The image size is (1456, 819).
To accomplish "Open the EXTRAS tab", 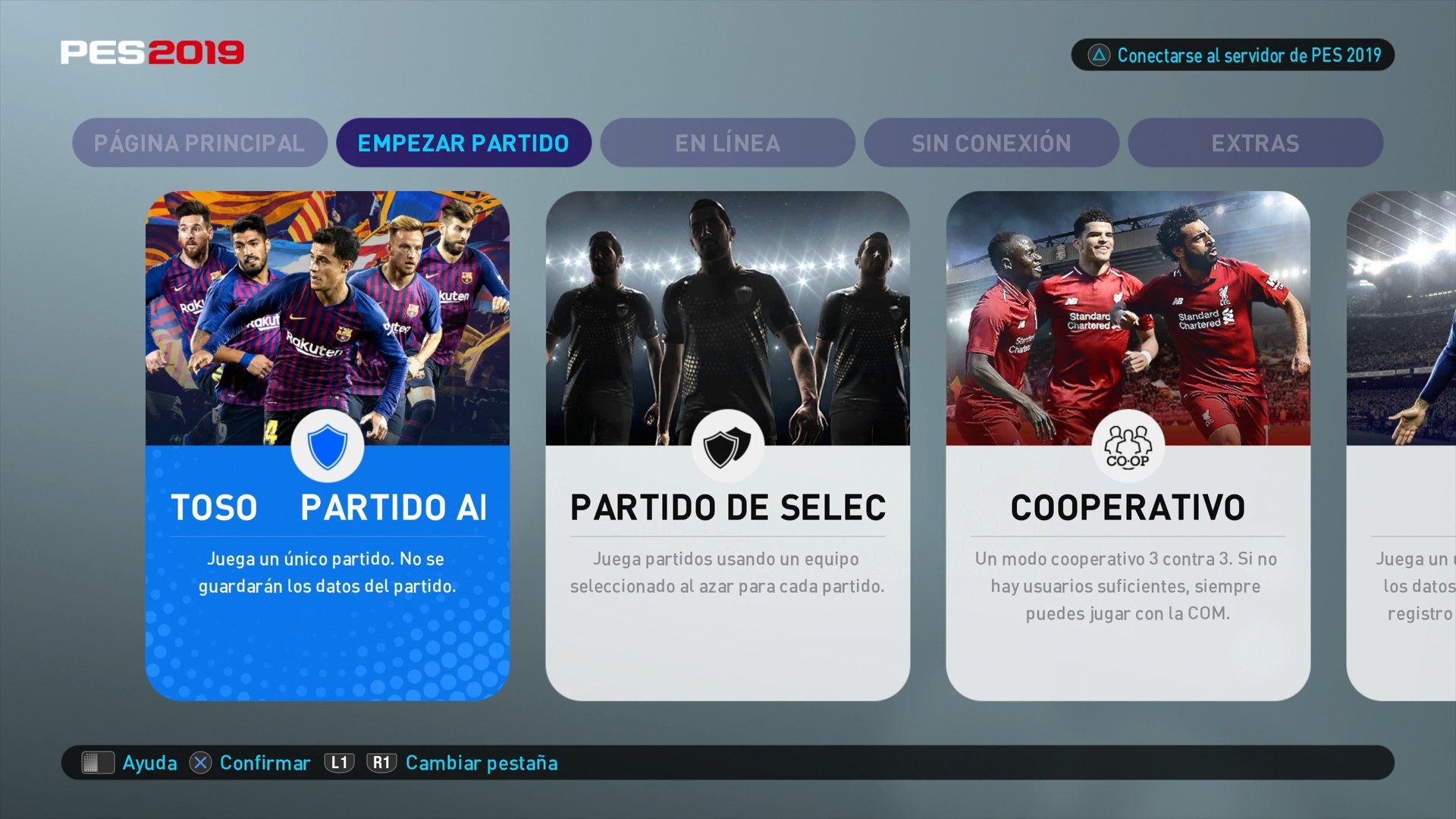I will point(1255,143).
